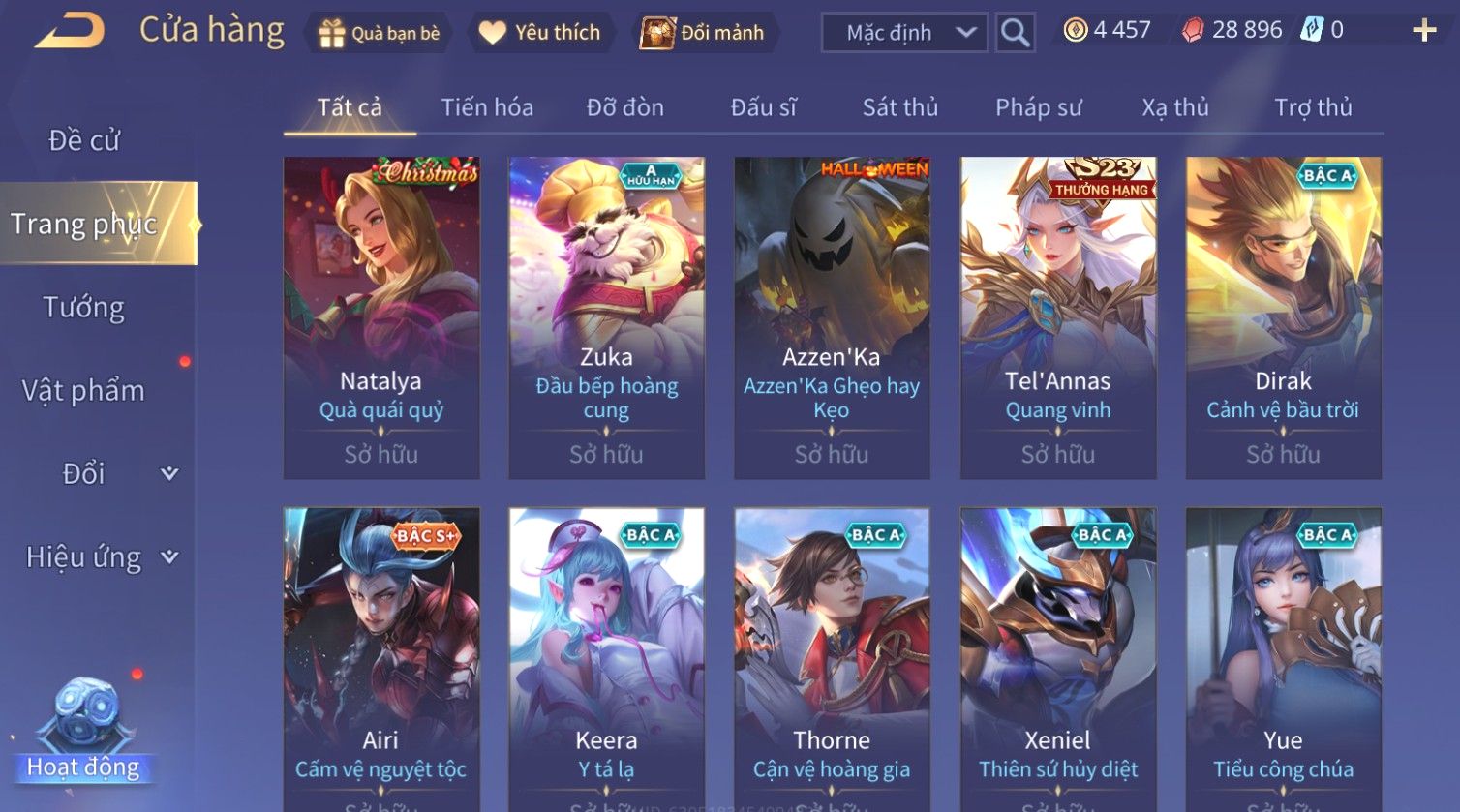Add currency with the plus button
The width and height of the screenshot is (1460, 812).
[x=1423, y=31]
